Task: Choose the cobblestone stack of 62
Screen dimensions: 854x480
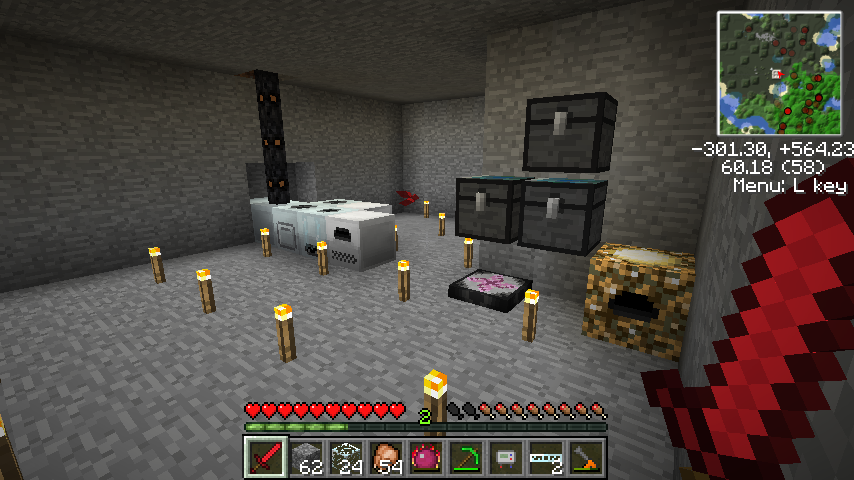Action: 306,457
